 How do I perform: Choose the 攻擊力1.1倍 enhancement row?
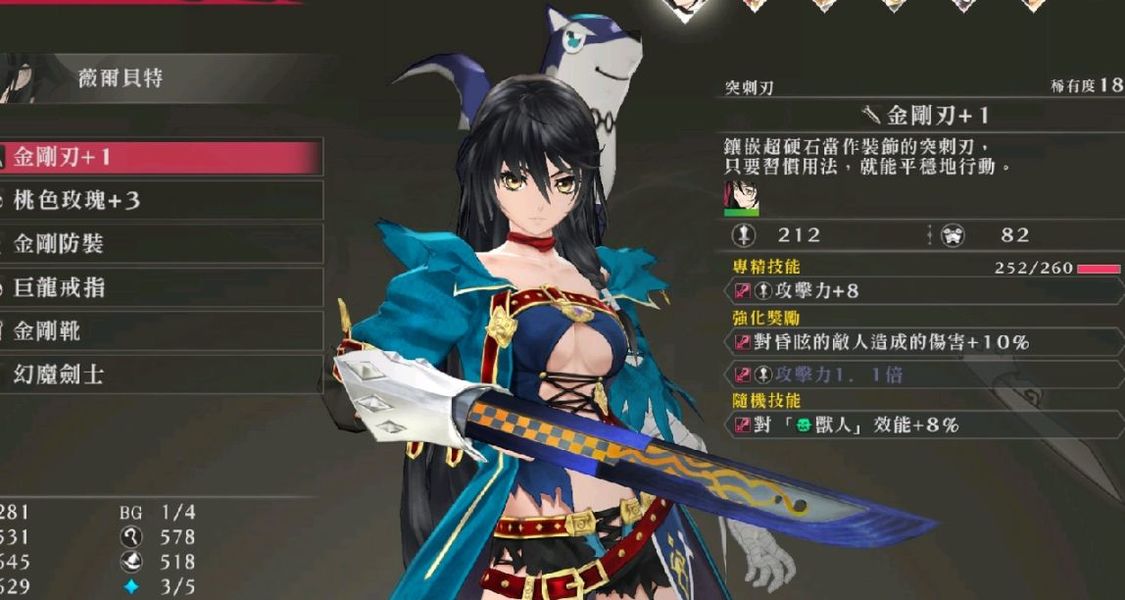pyautogui.click(x=920, y=374)
